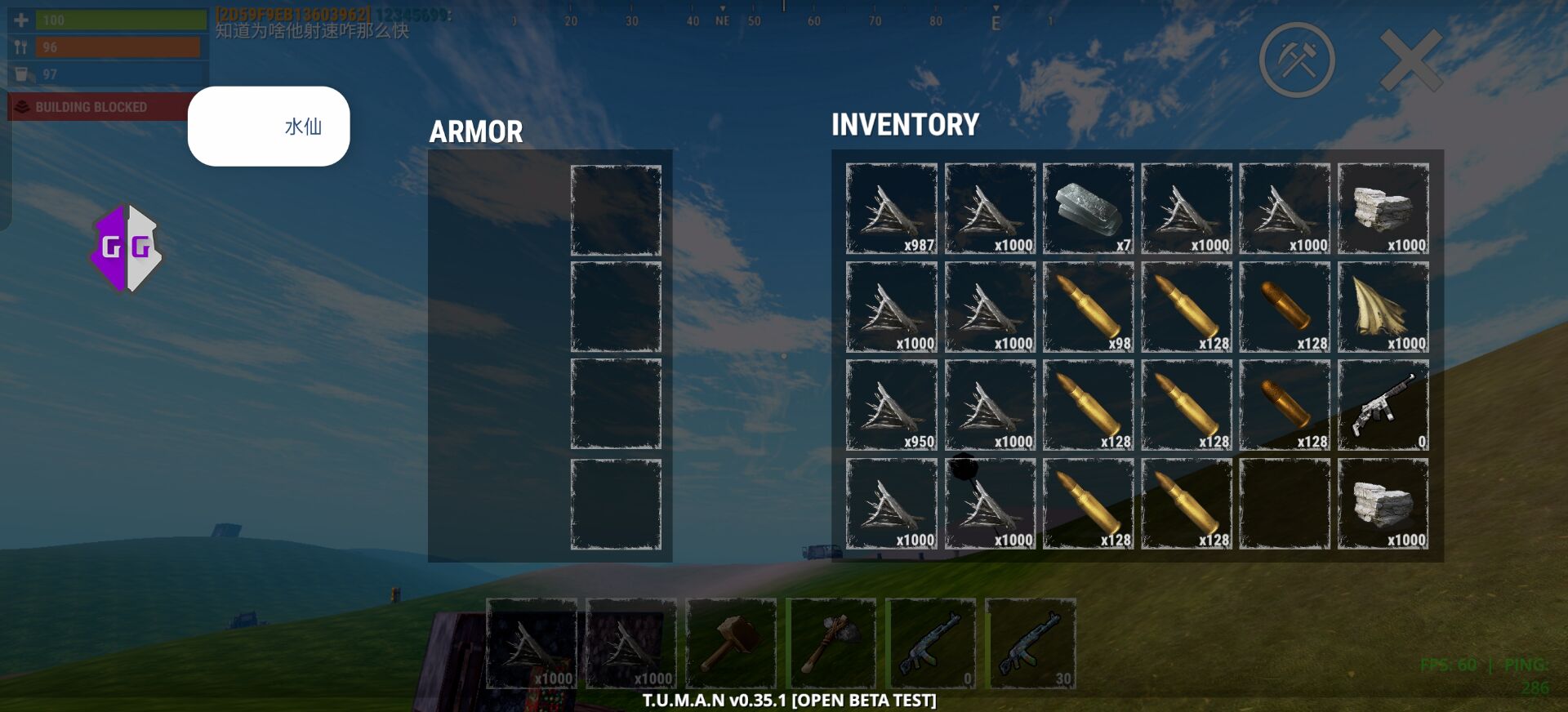Pick the stack showing x987 in inventory
This screenshot has width=1568, height=712.
[x=892, y=208]
